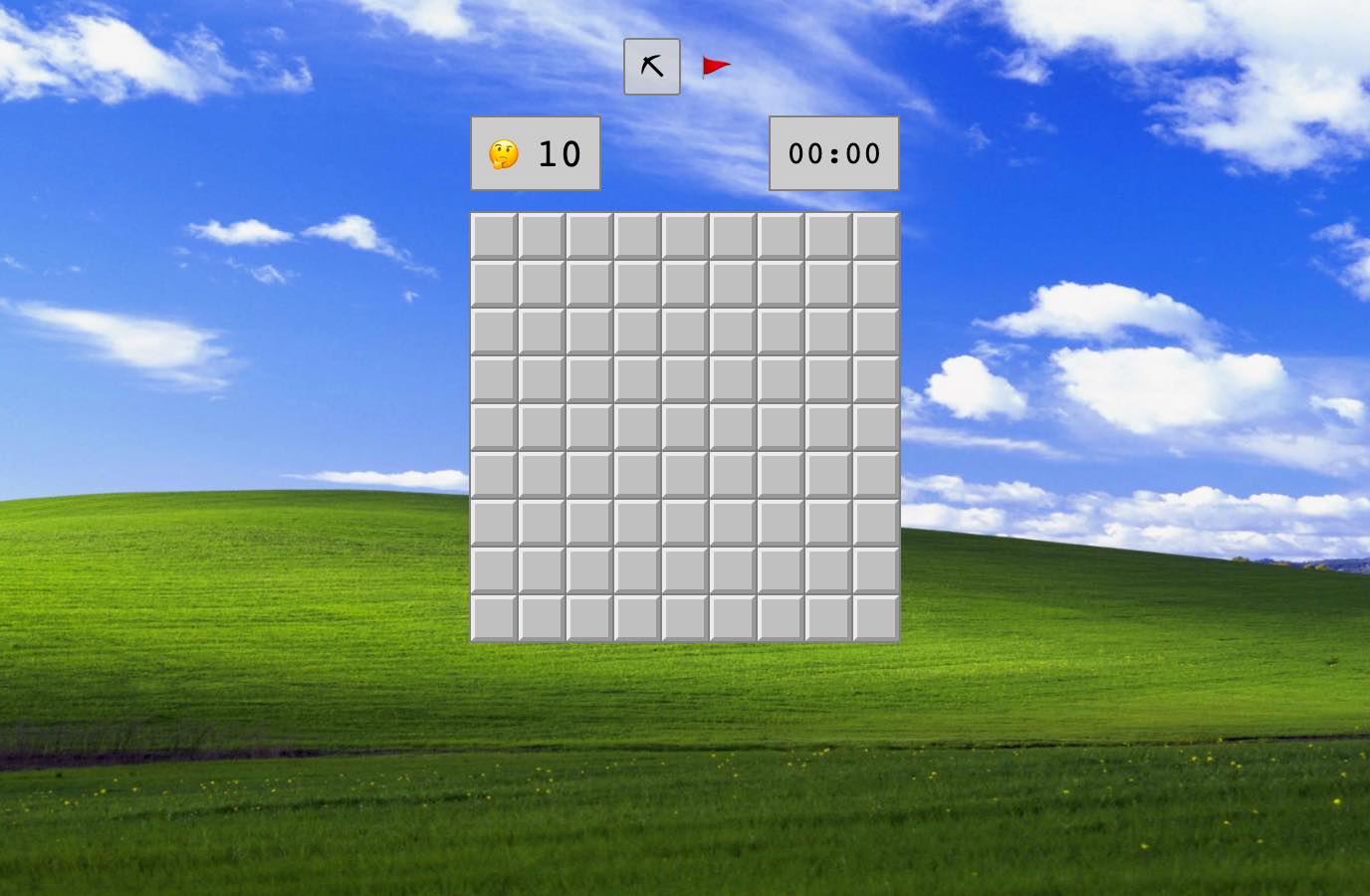Screen dimensions: 1370x896
Task: Click the thinking face emoji on the counter
Action: (506, 154)
